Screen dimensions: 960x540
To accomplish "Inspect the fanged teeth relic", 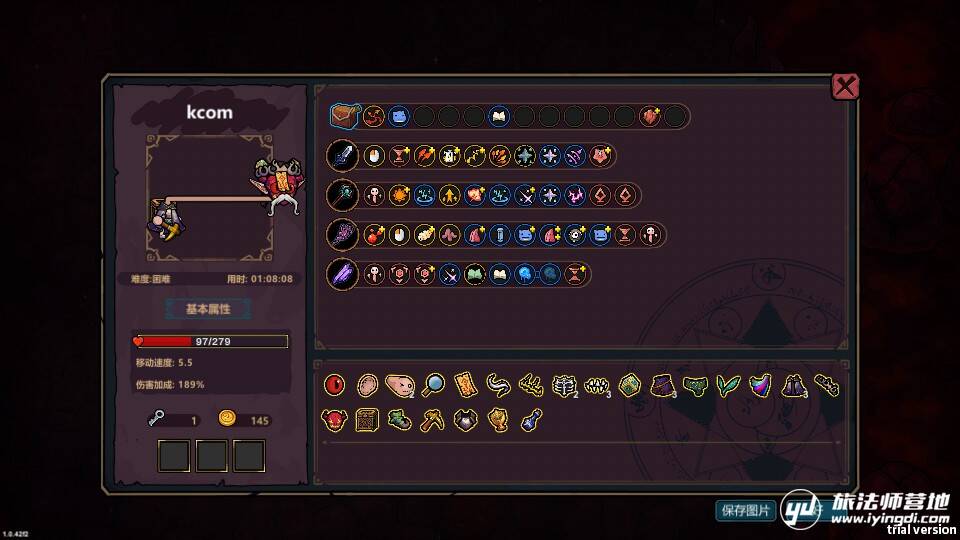I will tap(596, 385).
